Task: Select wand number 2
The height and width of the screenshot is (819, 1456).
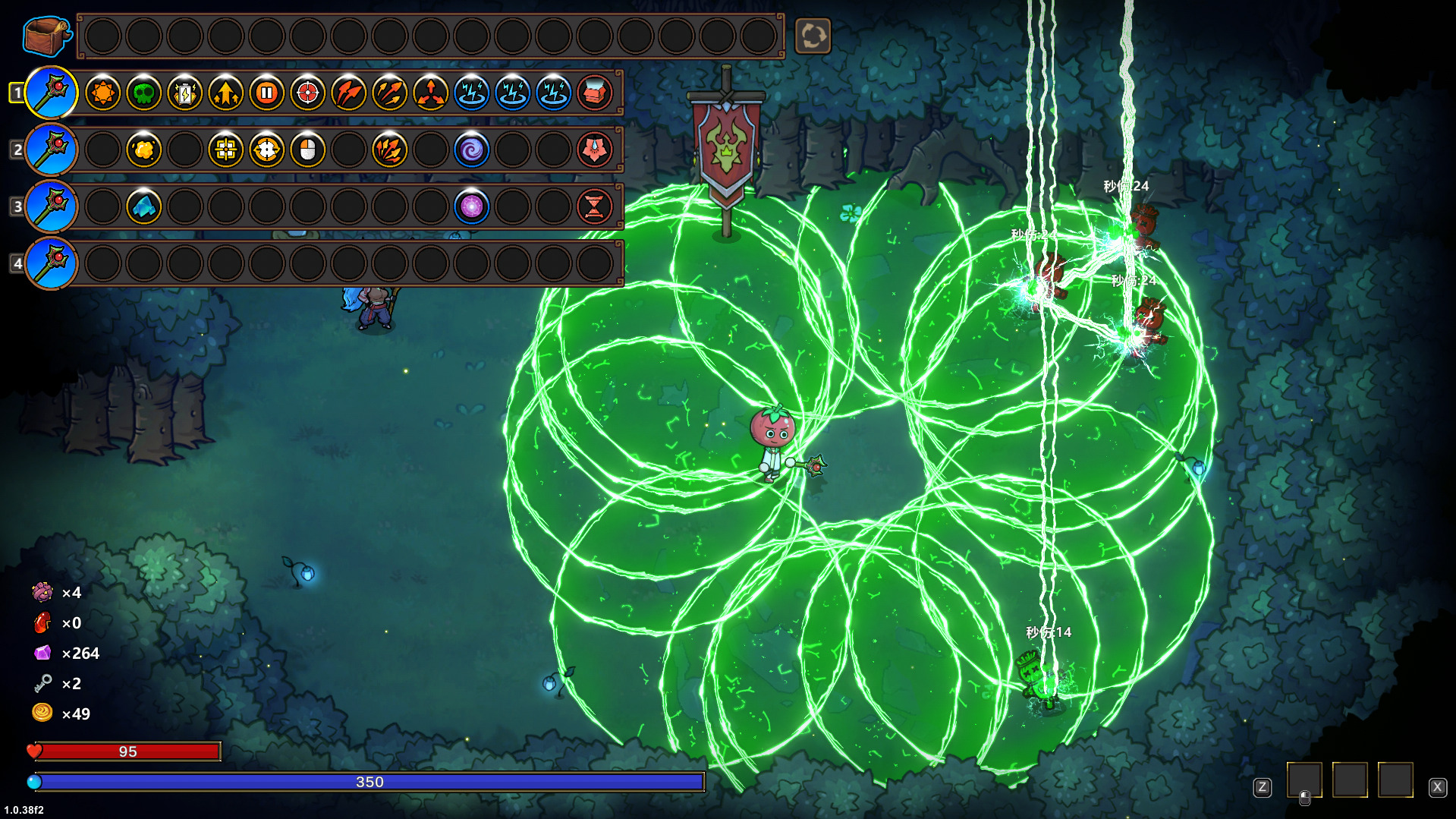Action: (51, 150)
